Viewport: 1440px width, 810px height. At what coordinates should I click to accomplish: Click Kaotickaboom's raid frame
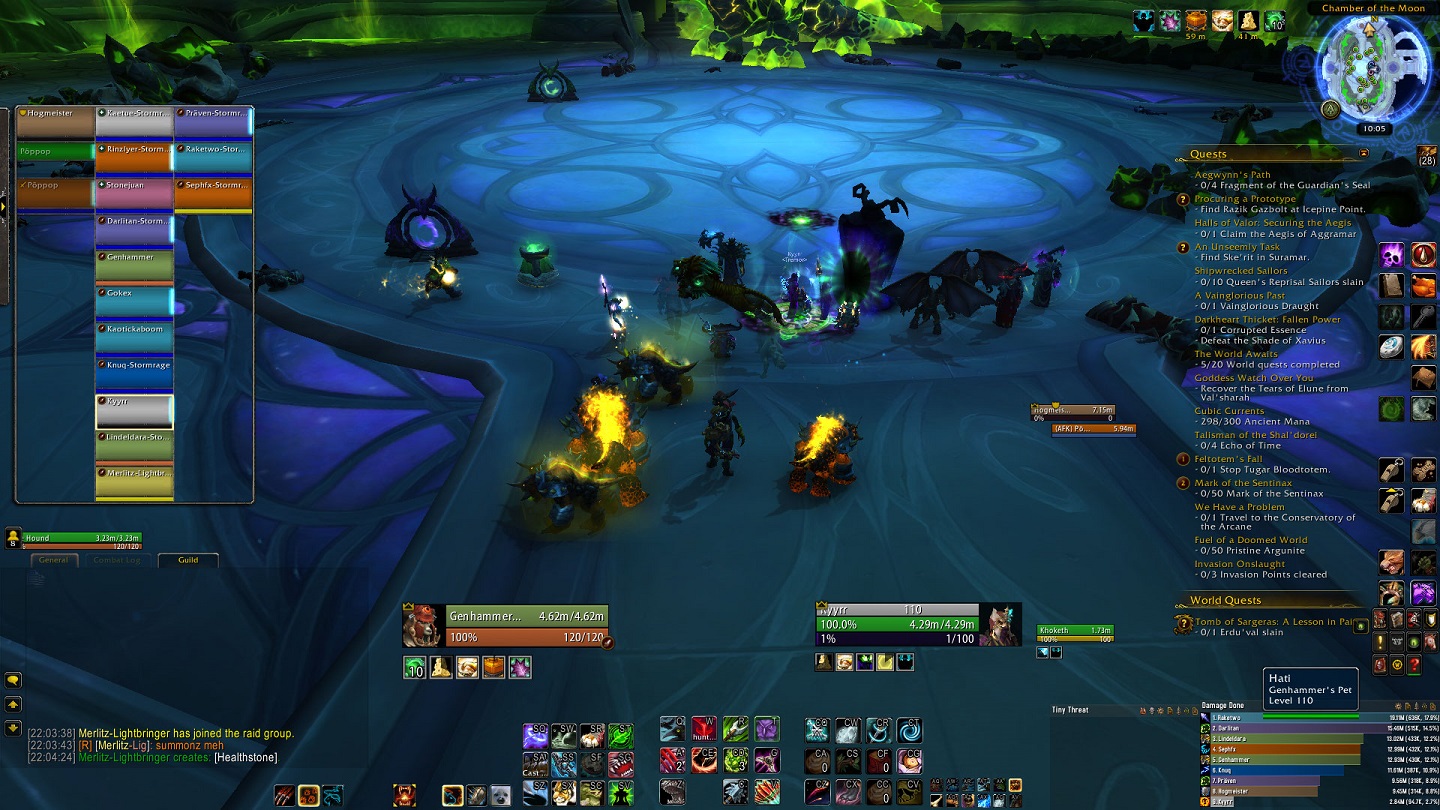pyautogui.click(x=134, y=337)
